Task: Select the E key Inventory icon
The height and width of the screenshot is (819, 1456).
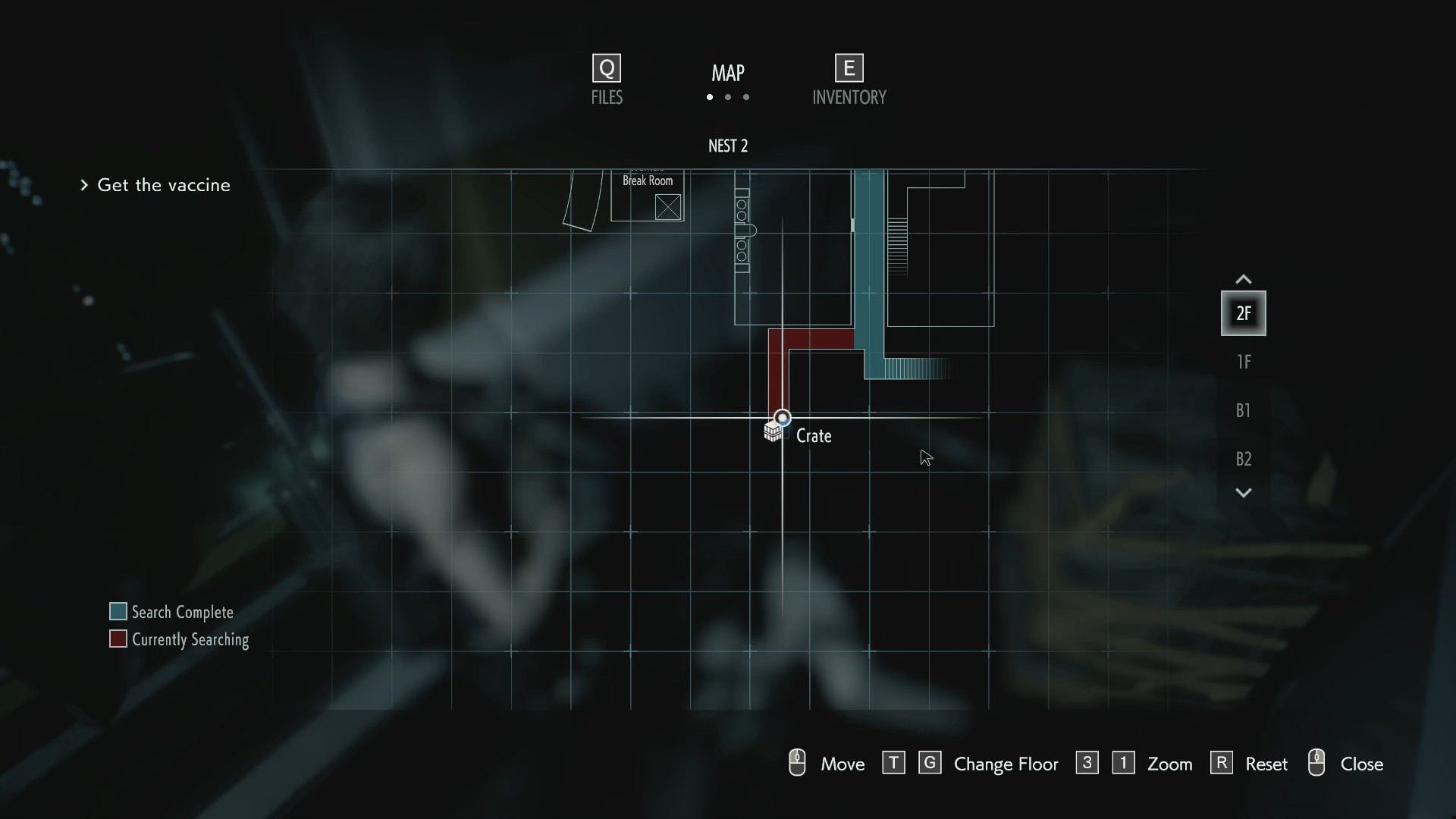Action: click(x=849, y=67)
